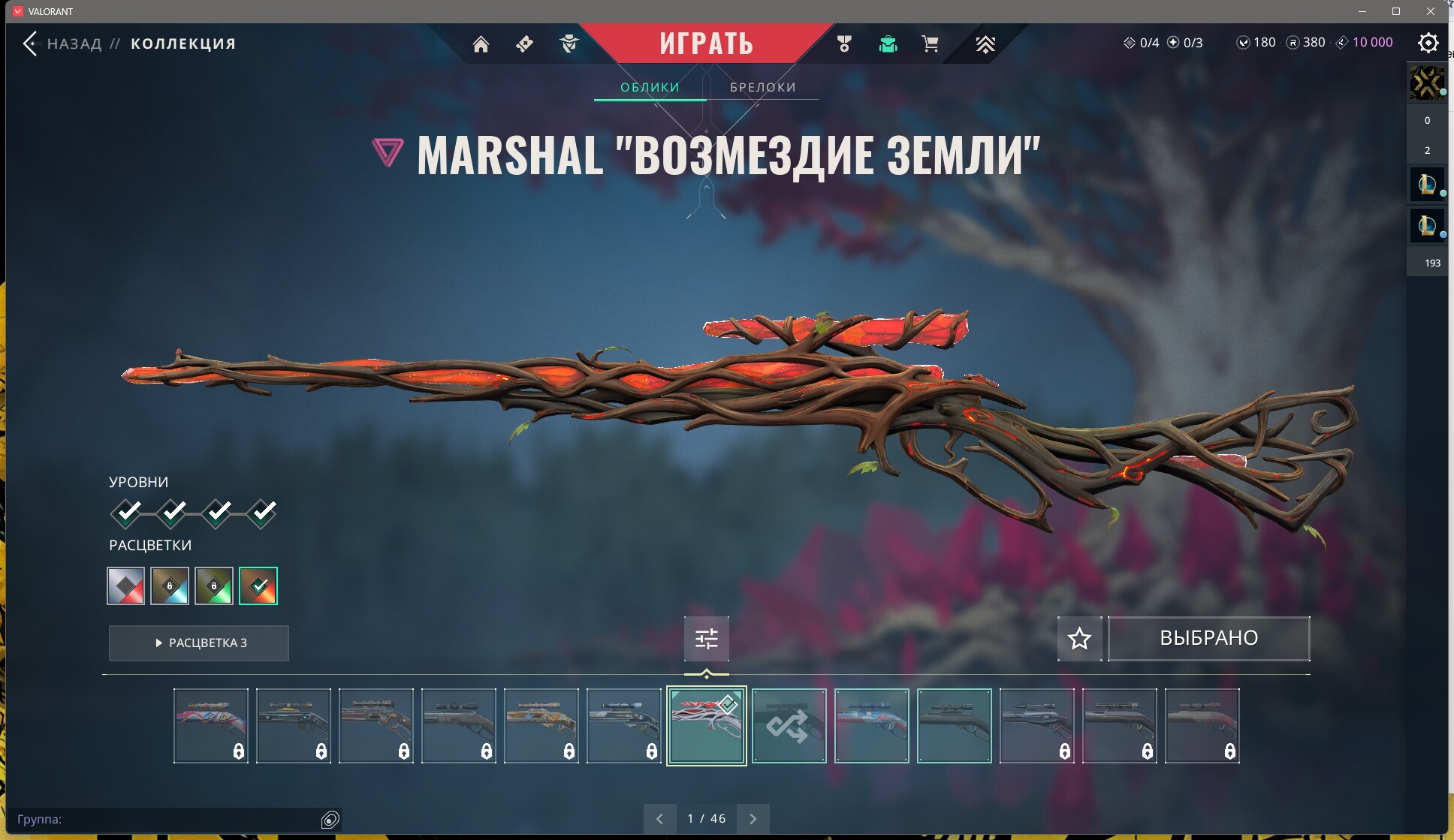Open the Home screen icon
The image size is (1454, 840).
tap(482, 44)
